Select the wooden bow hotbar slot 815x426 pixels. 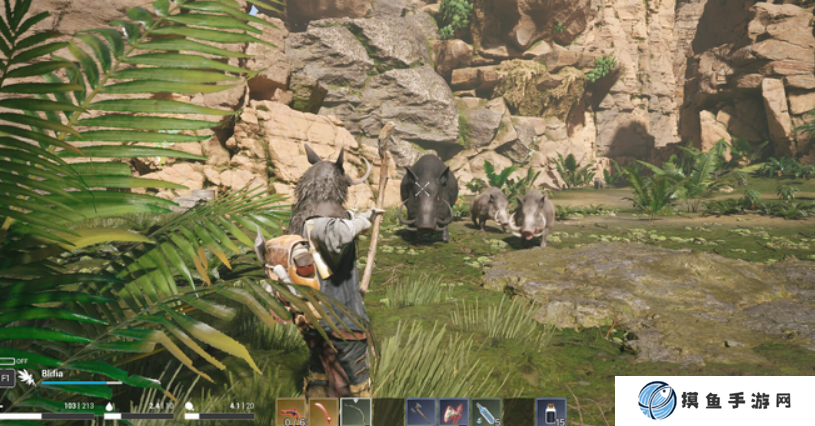(355, 412)
